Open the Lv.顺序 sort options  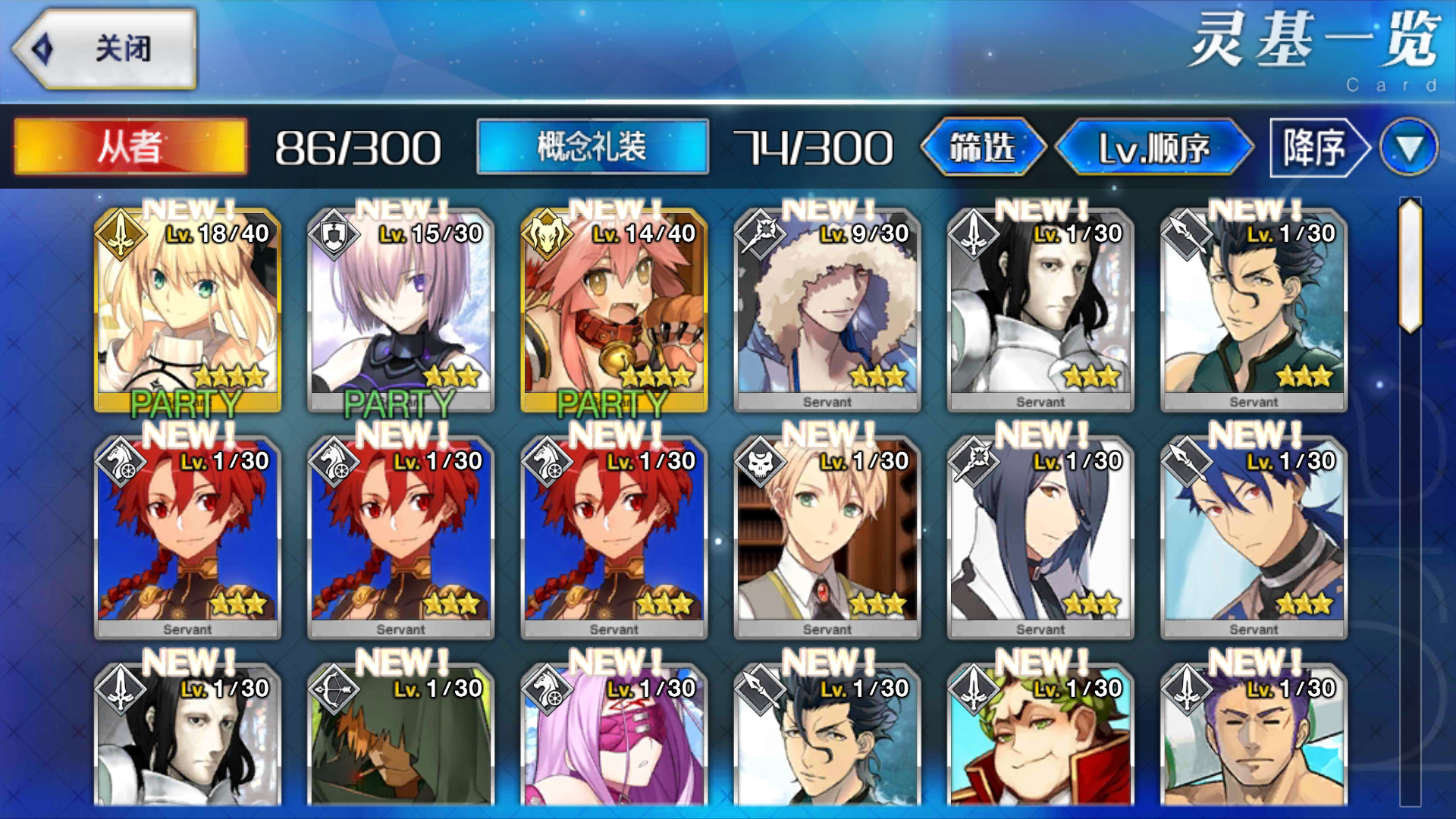click(x=1156, y=147)
